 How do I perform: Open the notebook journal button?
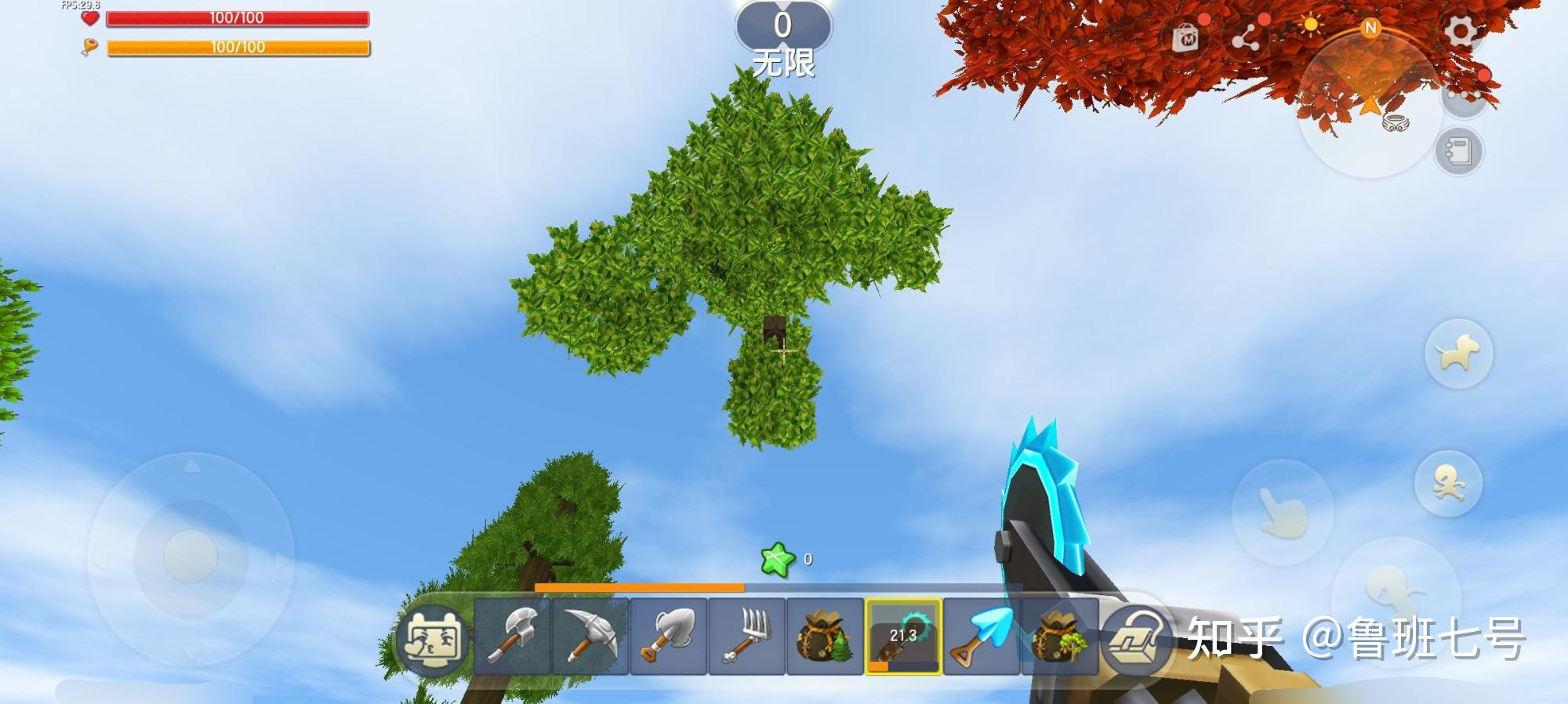click(1458, 151)
